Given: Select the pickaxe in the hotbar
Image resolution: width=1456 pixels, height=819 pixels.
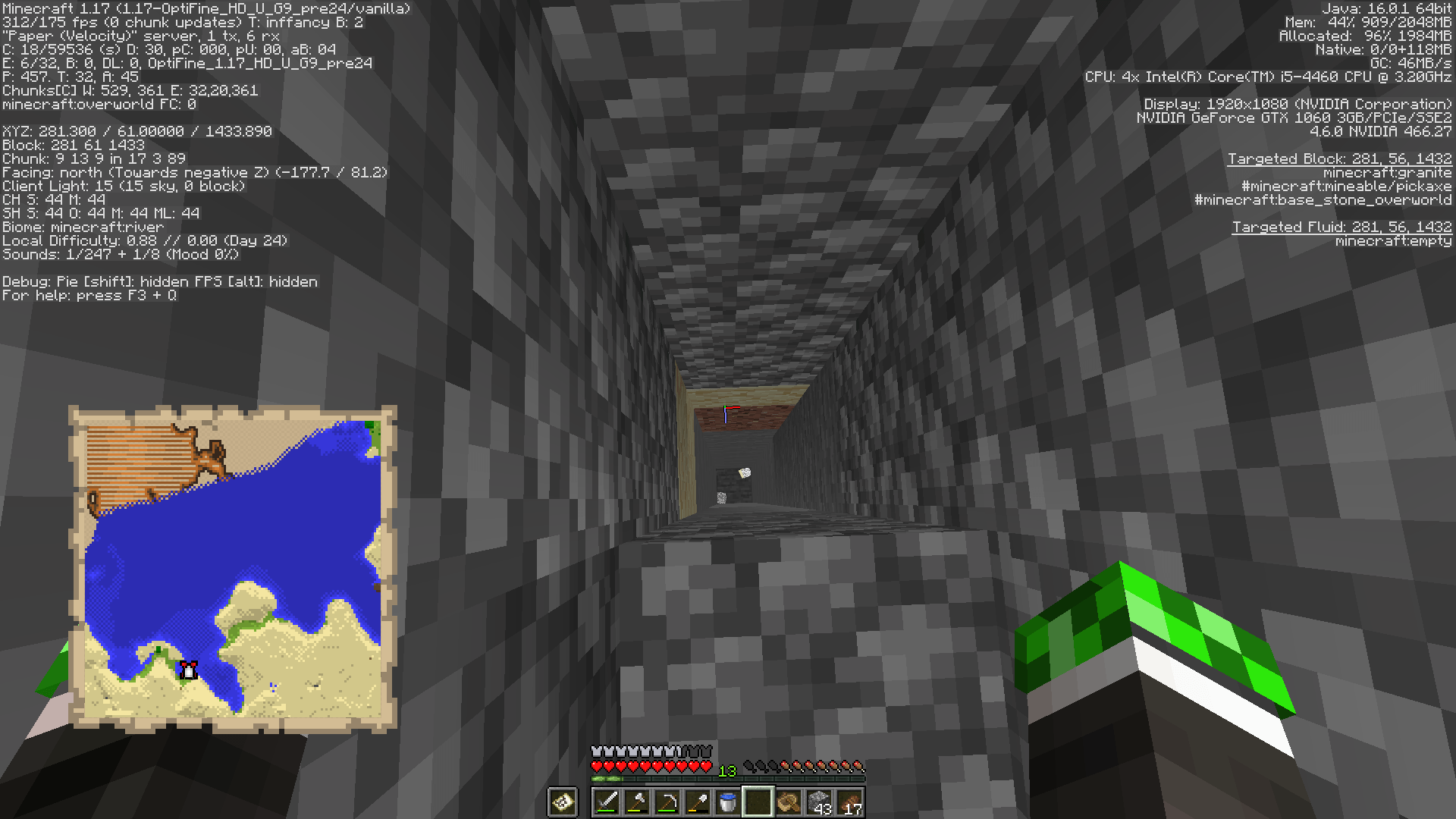Looking at the screenshot, I should (666, 801).
